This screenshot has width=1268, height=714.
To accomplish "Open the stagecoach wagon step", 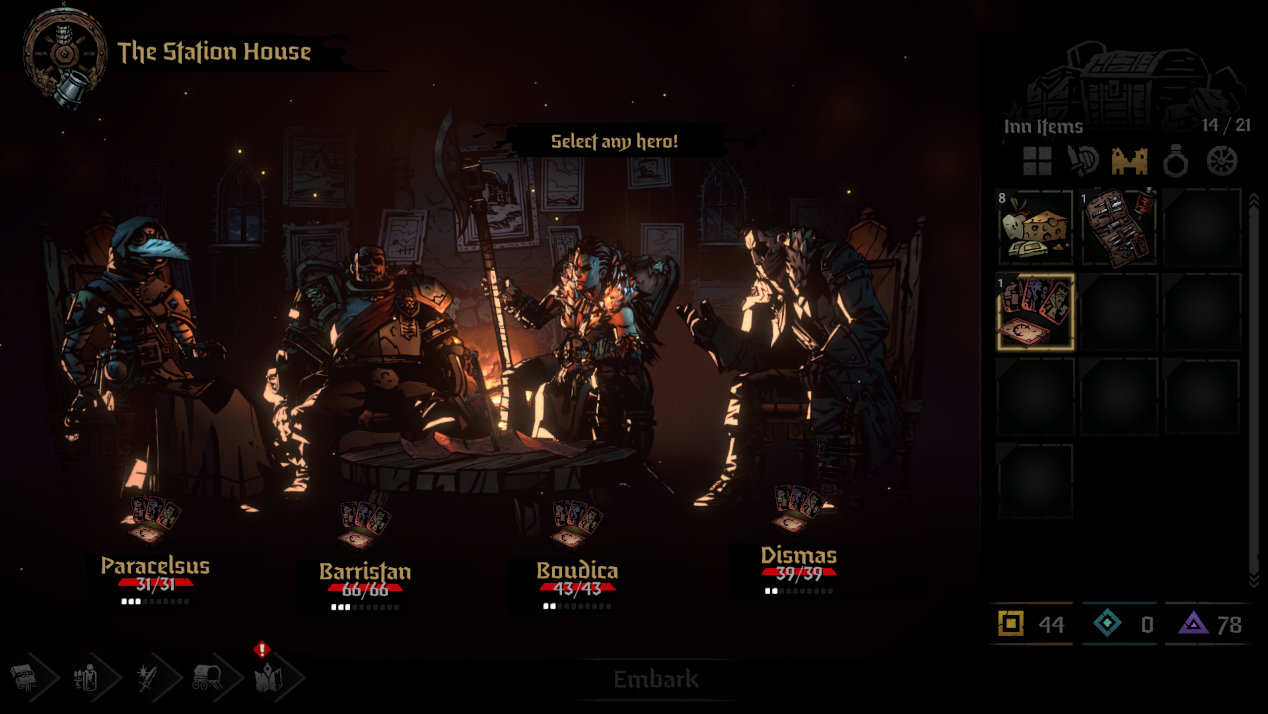I will 209,679.
